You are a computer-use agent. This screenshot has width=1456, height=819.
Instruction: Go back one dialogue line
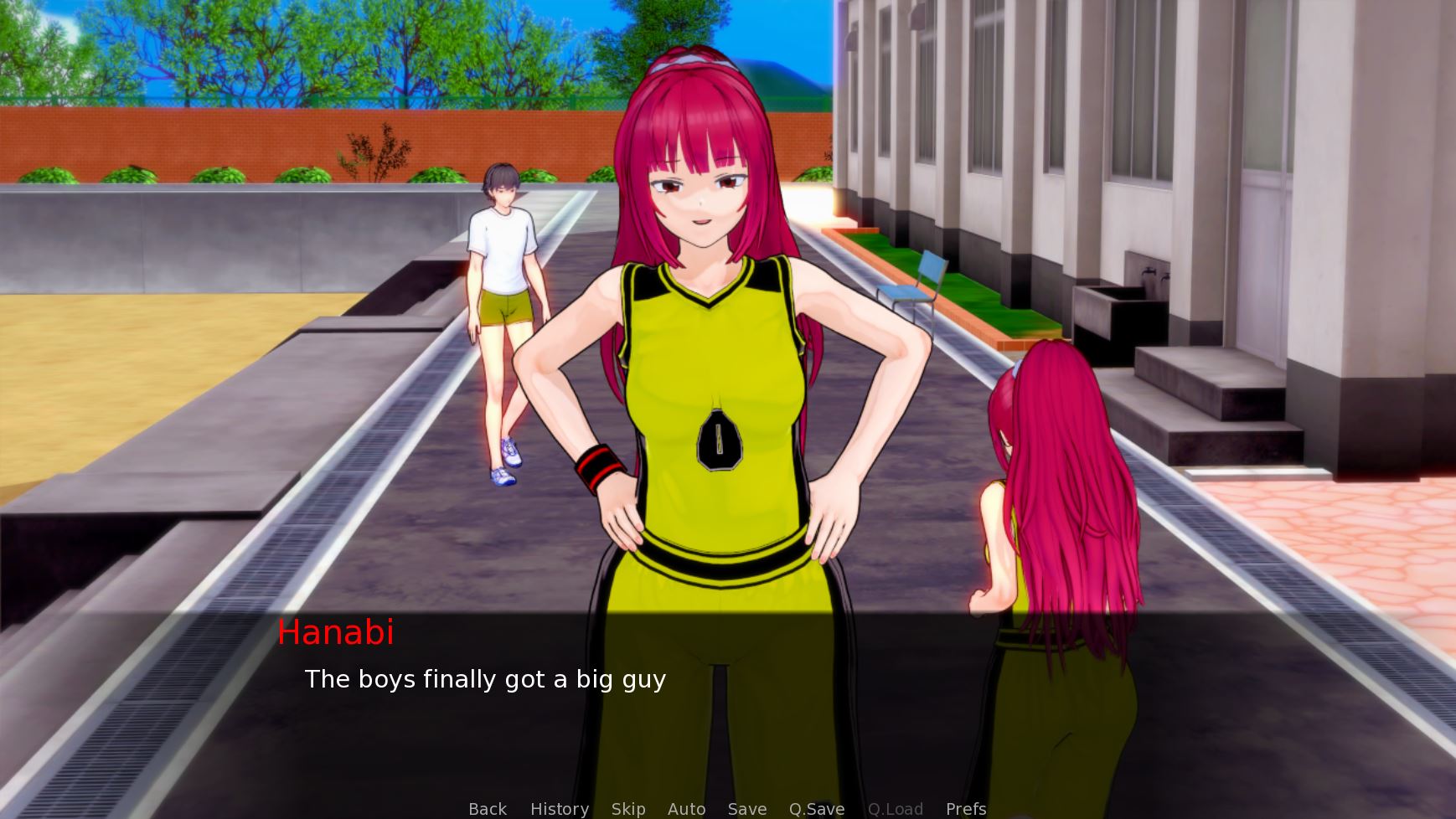point(488,809)
